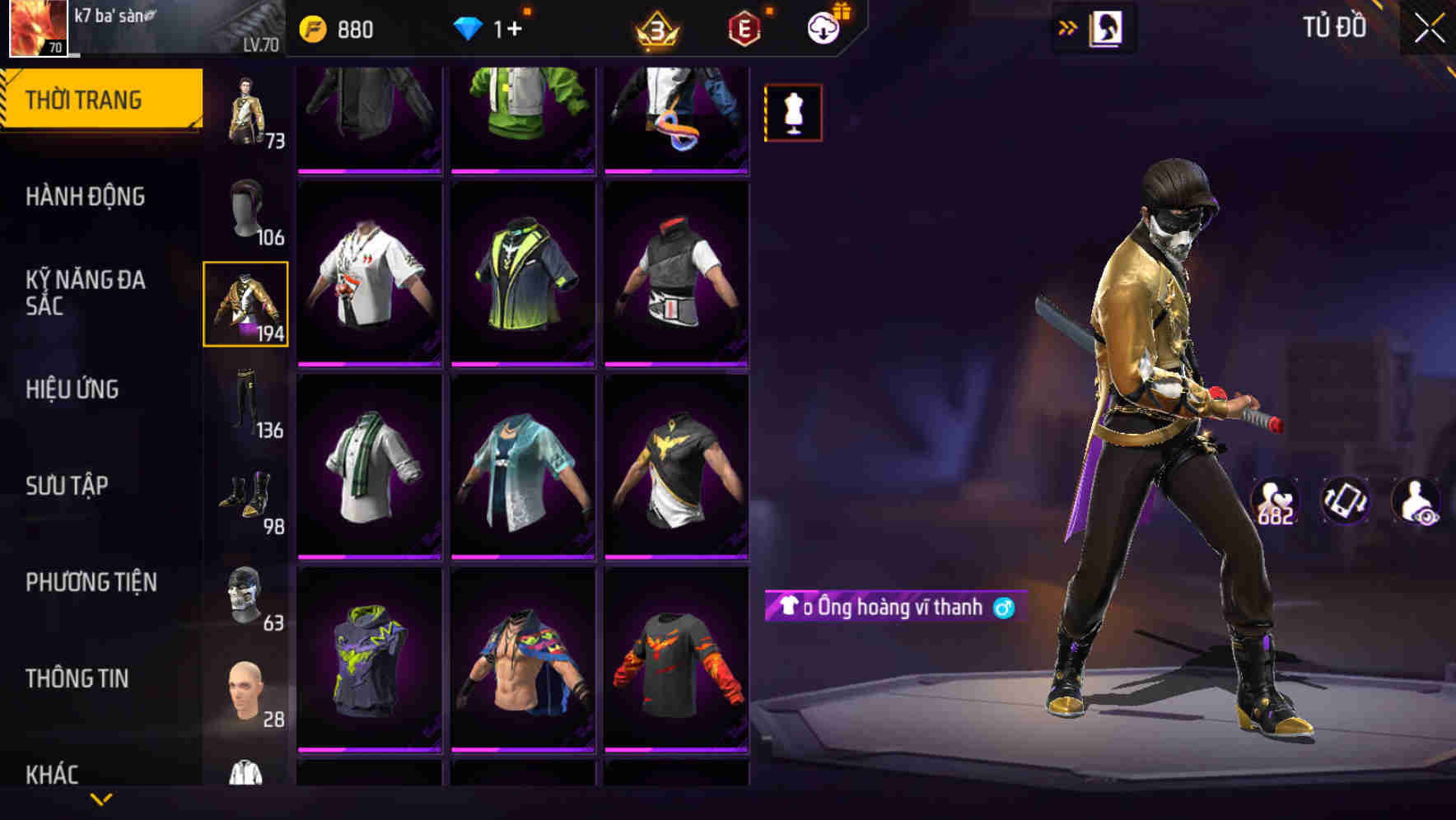Select the green hoodie item thumbnail
The width and height of the screenshot is (1456, 820).
tap(521, 115)
